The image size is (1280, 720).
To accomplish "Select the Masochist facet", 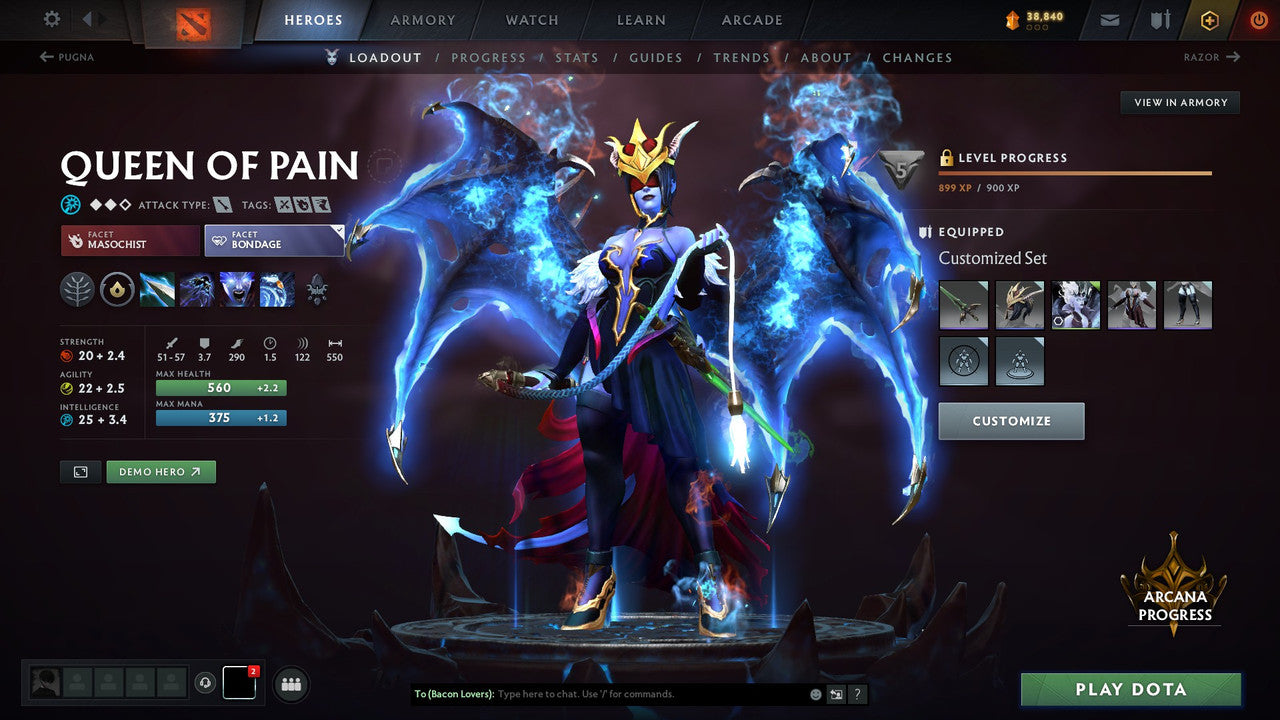I will pos(129,240).
